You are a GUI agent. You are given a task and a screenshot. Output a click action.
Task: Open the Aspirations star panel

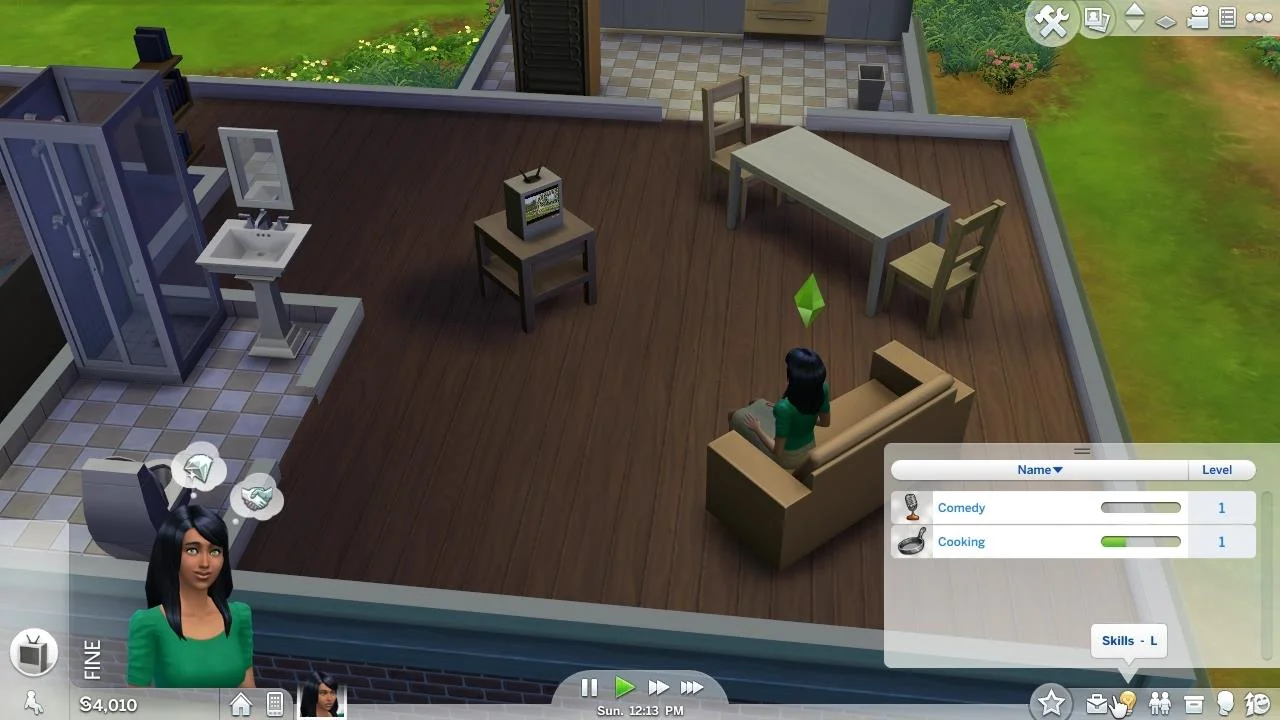tap(1051, 702)
